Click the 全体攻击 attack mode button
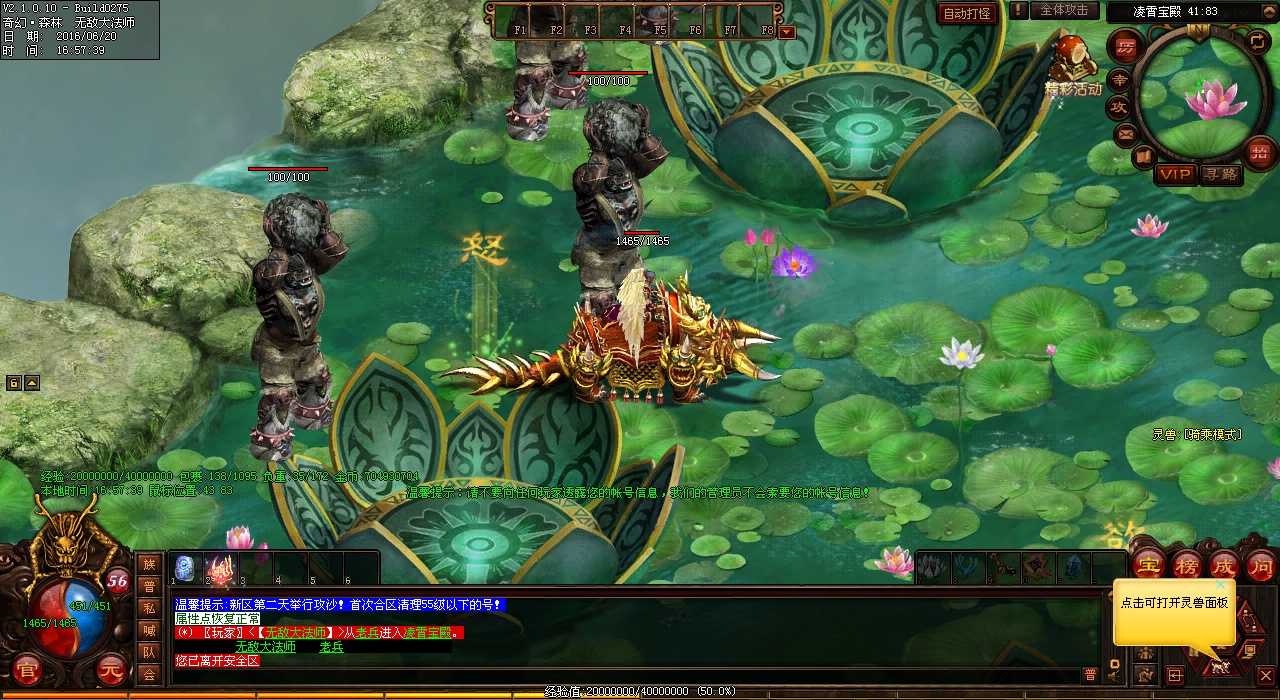 (x=1063, y=10)
